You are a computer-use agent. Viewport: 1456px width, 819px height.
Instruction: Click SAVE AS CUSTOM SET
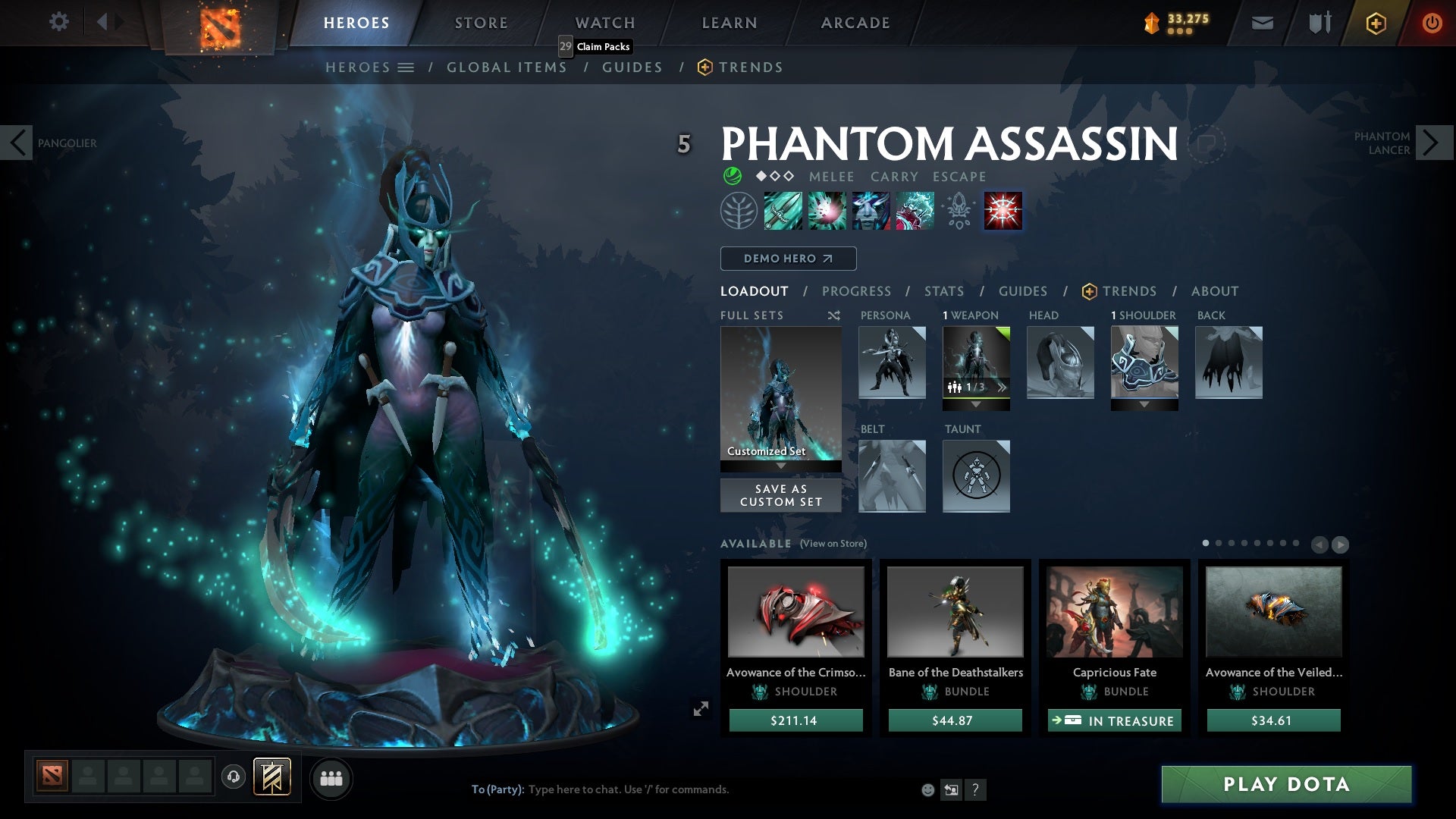[780, 495]
